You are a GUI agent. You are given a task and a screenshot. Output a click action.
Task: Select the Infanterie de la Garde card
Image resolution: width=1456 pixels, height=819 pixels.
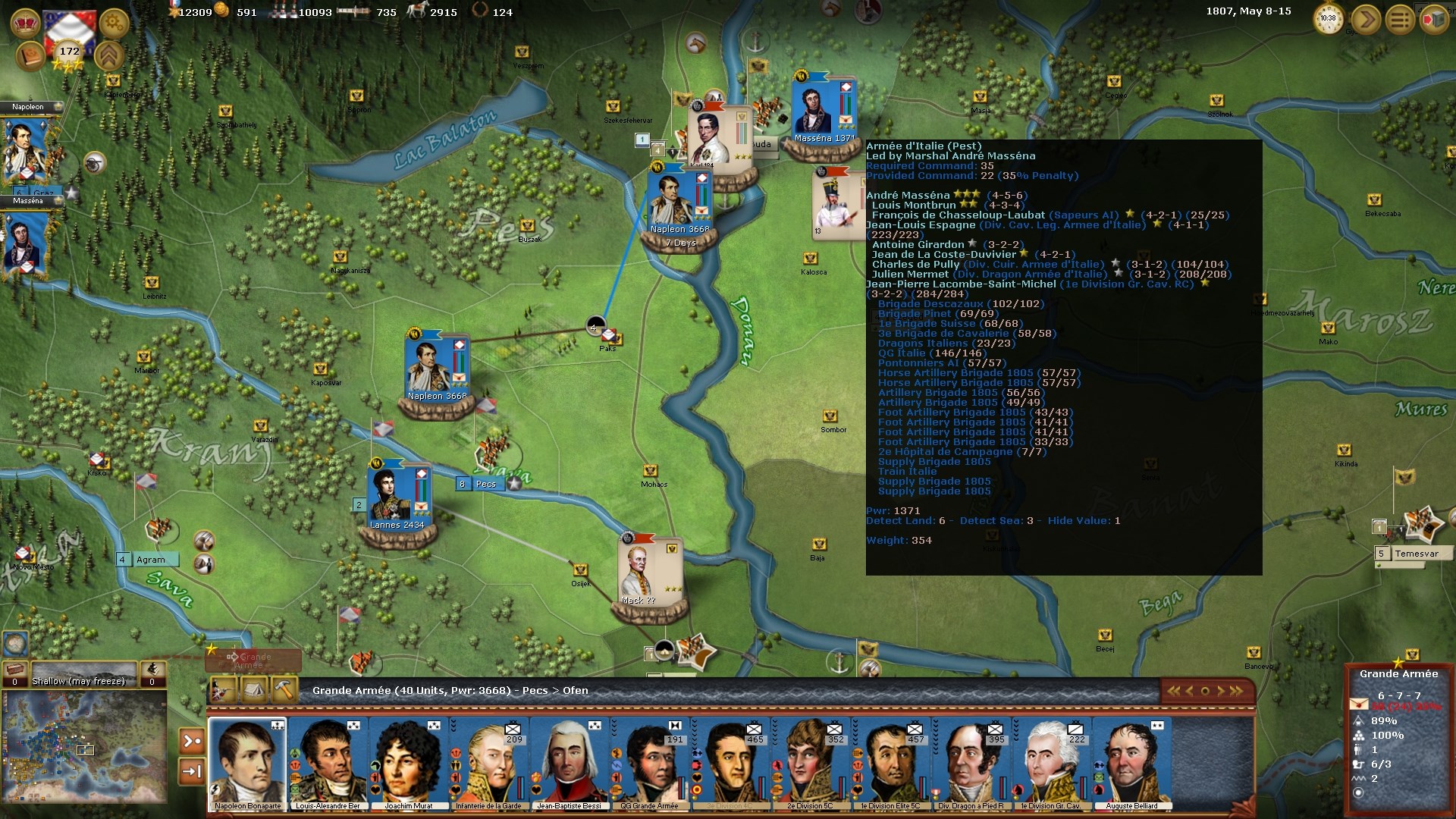coord(489,764)
